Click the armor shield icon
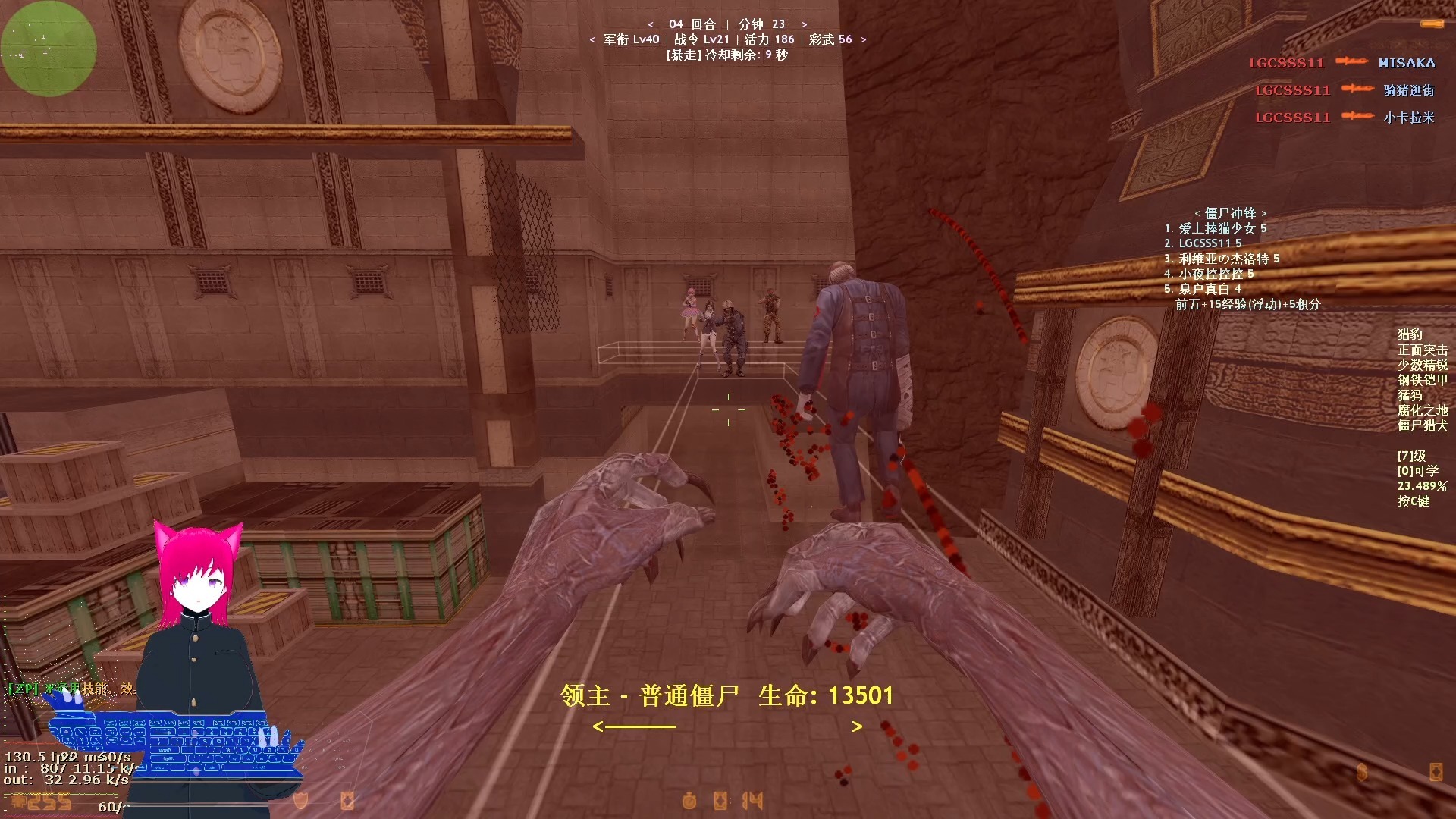Image resolution: width=1456 pixels, height=819 pixels. coord(301,800)
